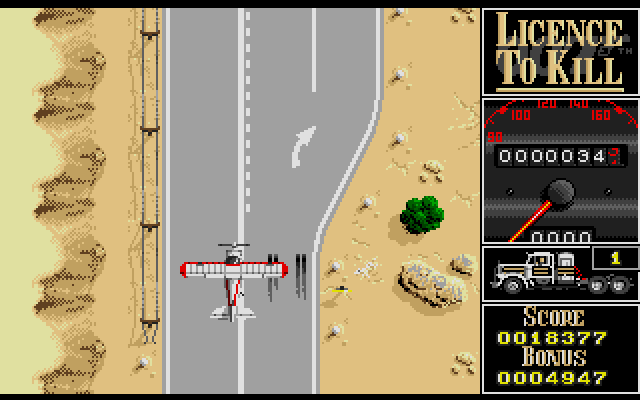This screenshot has width=640, height=400.
Task: Click the Licence To Kill logo
Action: click(x=559, y=50)
